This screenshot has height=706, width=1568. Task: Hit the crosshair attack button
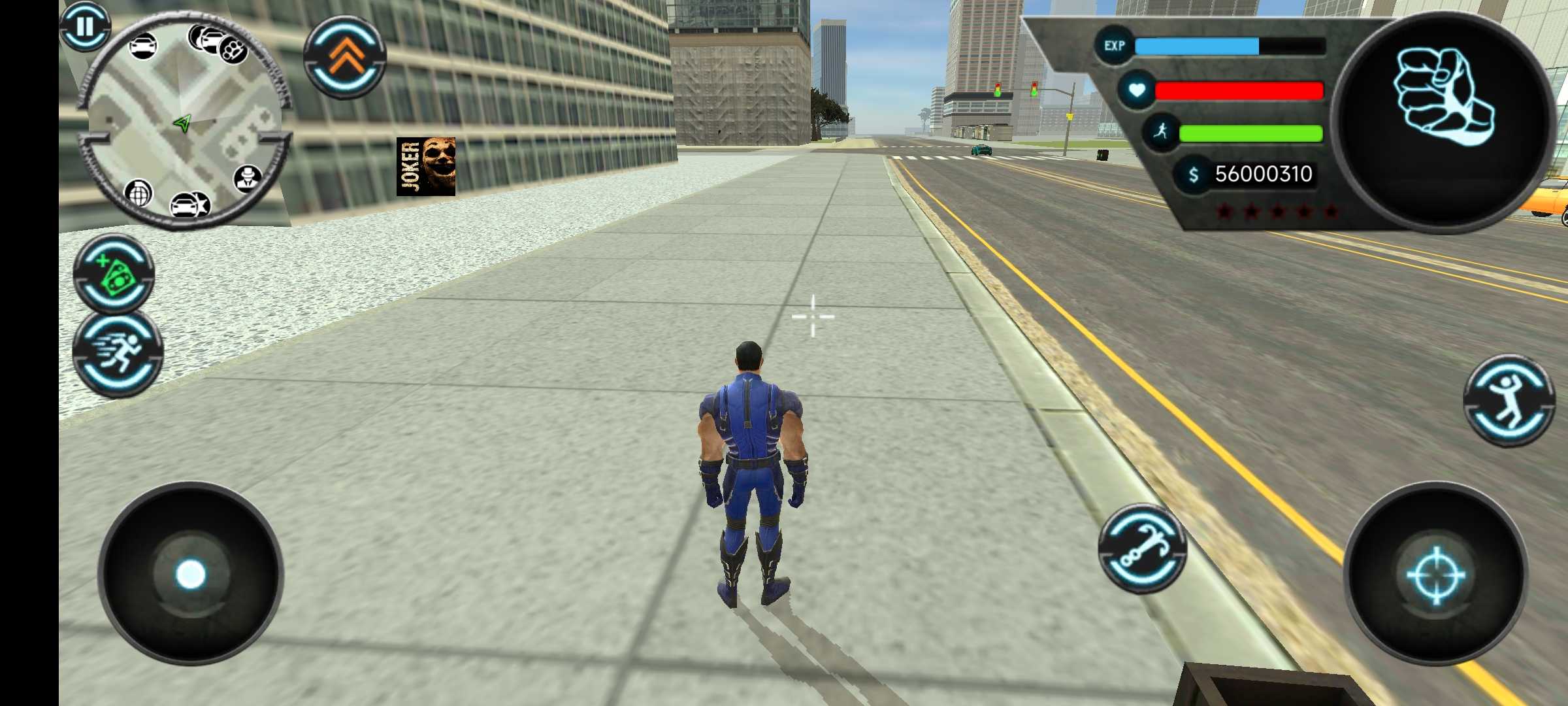click(1435, 575)
